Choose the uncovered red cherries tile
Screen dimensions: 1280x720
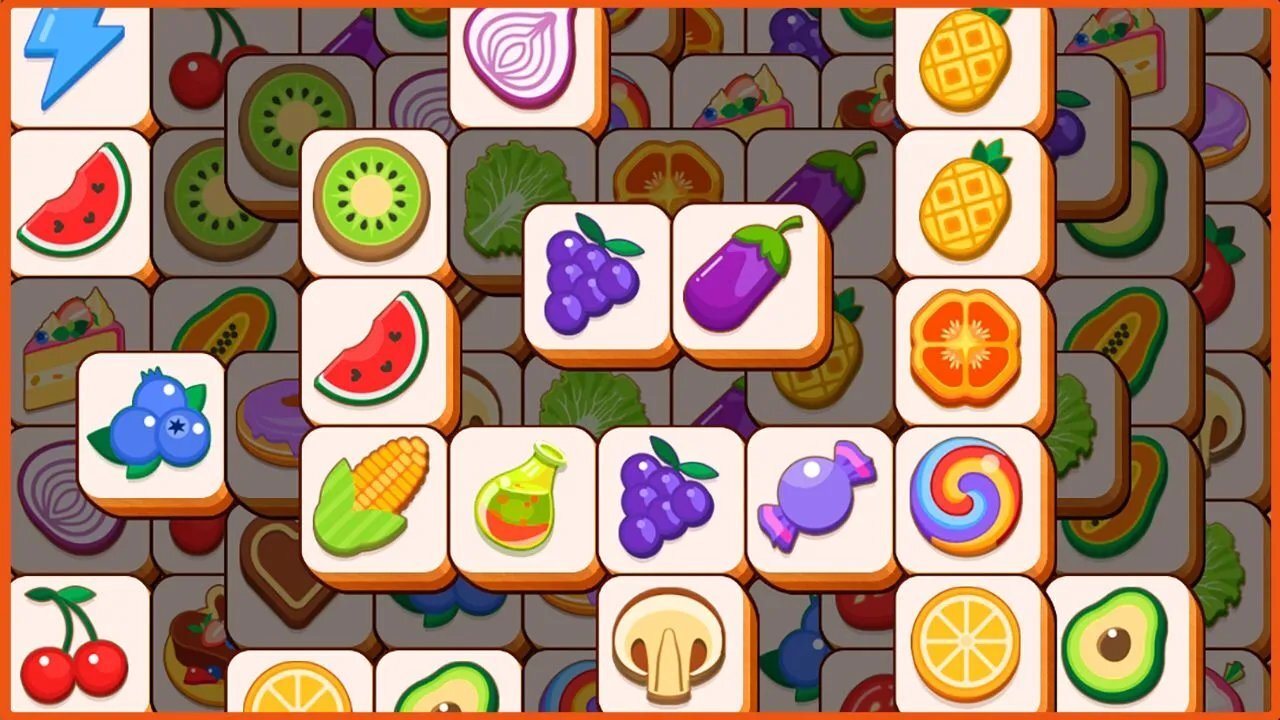(75, 645)
